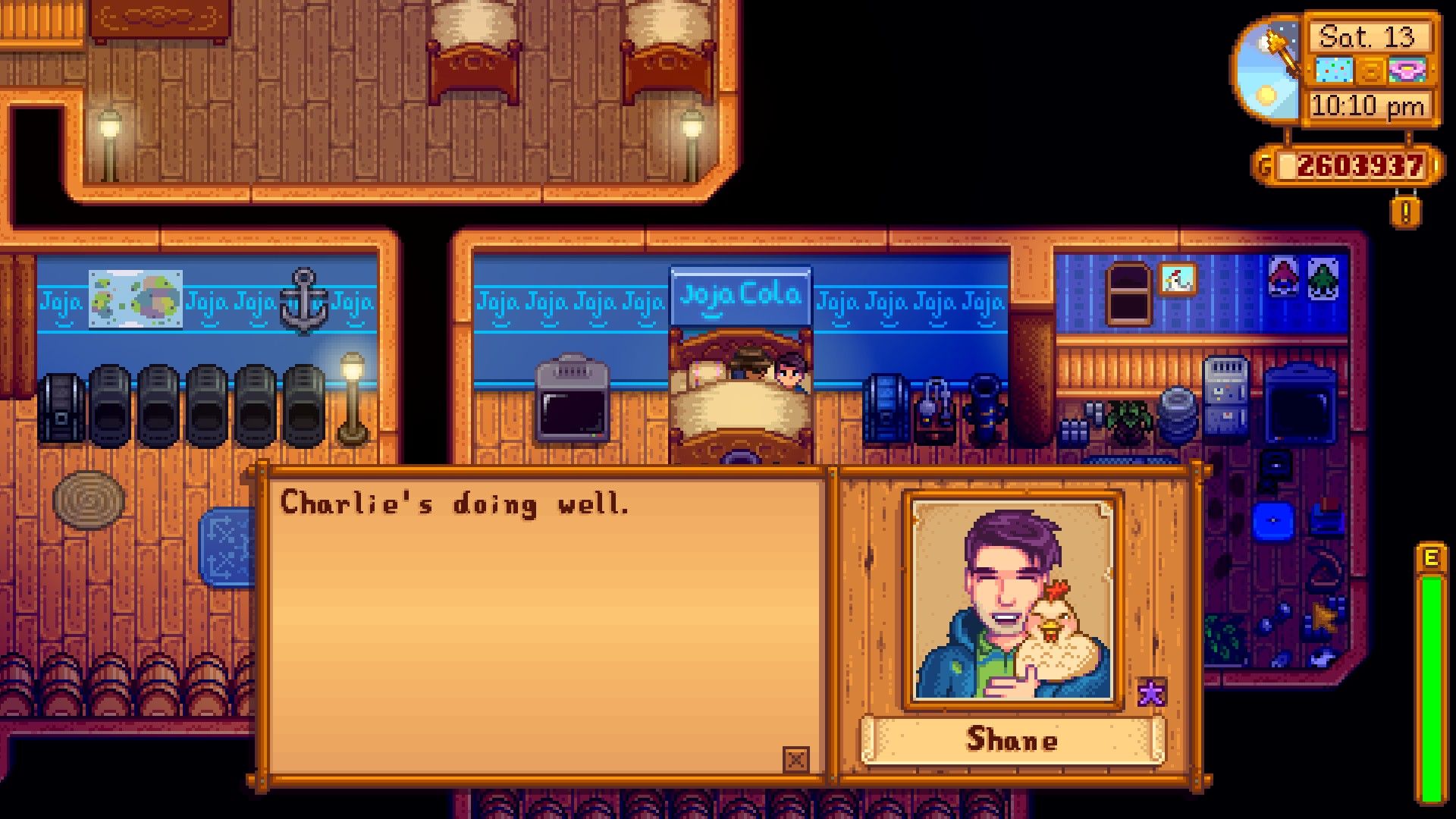This screenshot has height=819, width=1456.
Task: Click the small button between the weather and season icons
Action: click(x=1369, y=70)
